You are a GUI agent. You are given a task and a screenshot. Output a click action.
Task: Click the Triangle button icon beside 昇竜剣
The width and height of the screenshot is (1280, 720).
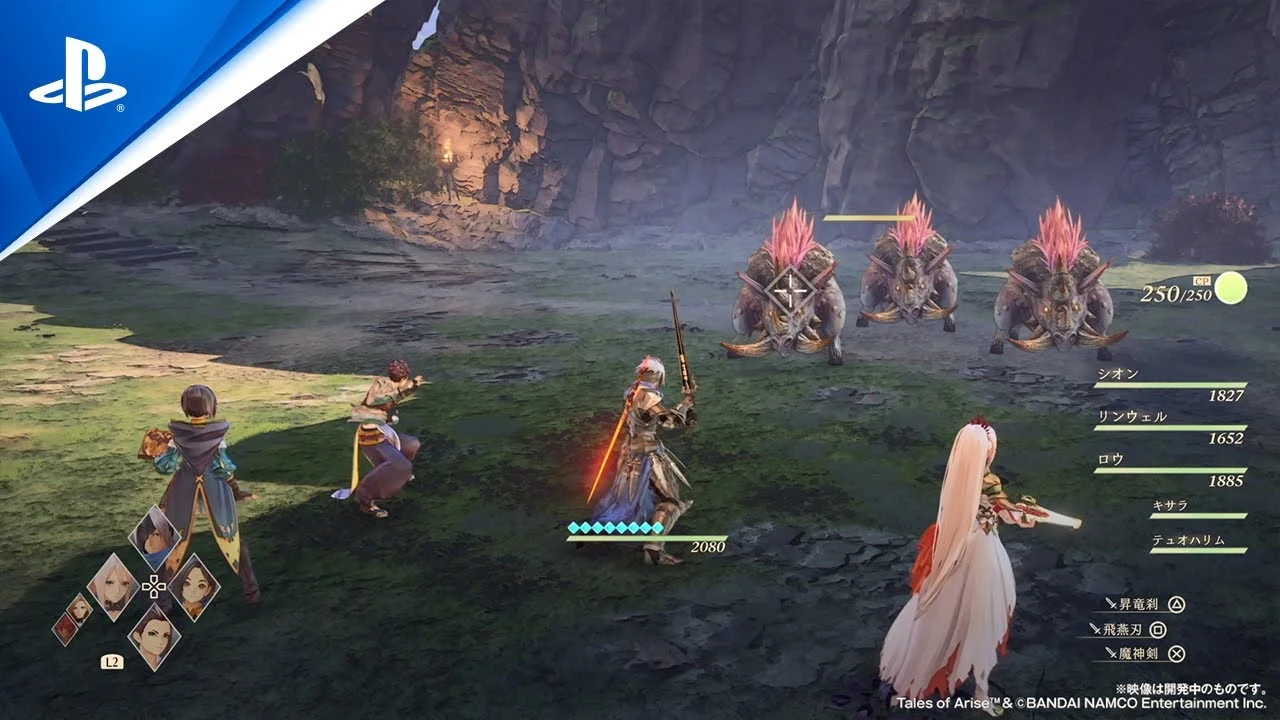[1177, 604]
